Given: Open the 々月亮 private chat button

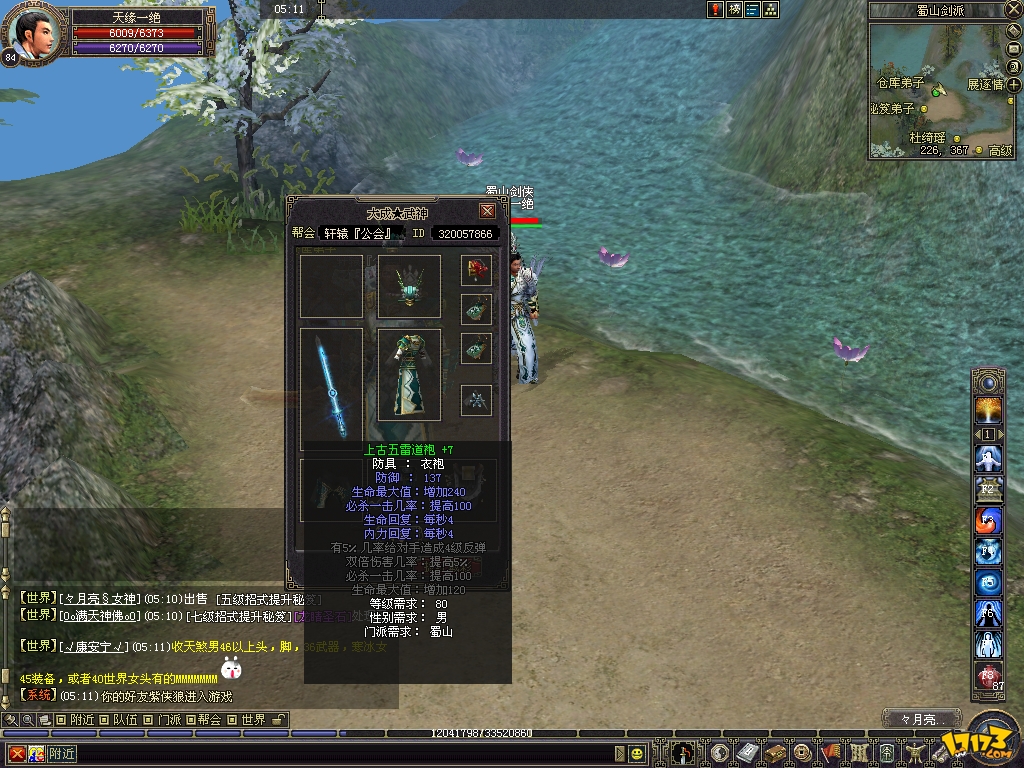Looking at the screenshot, I should tap(921, 719).
